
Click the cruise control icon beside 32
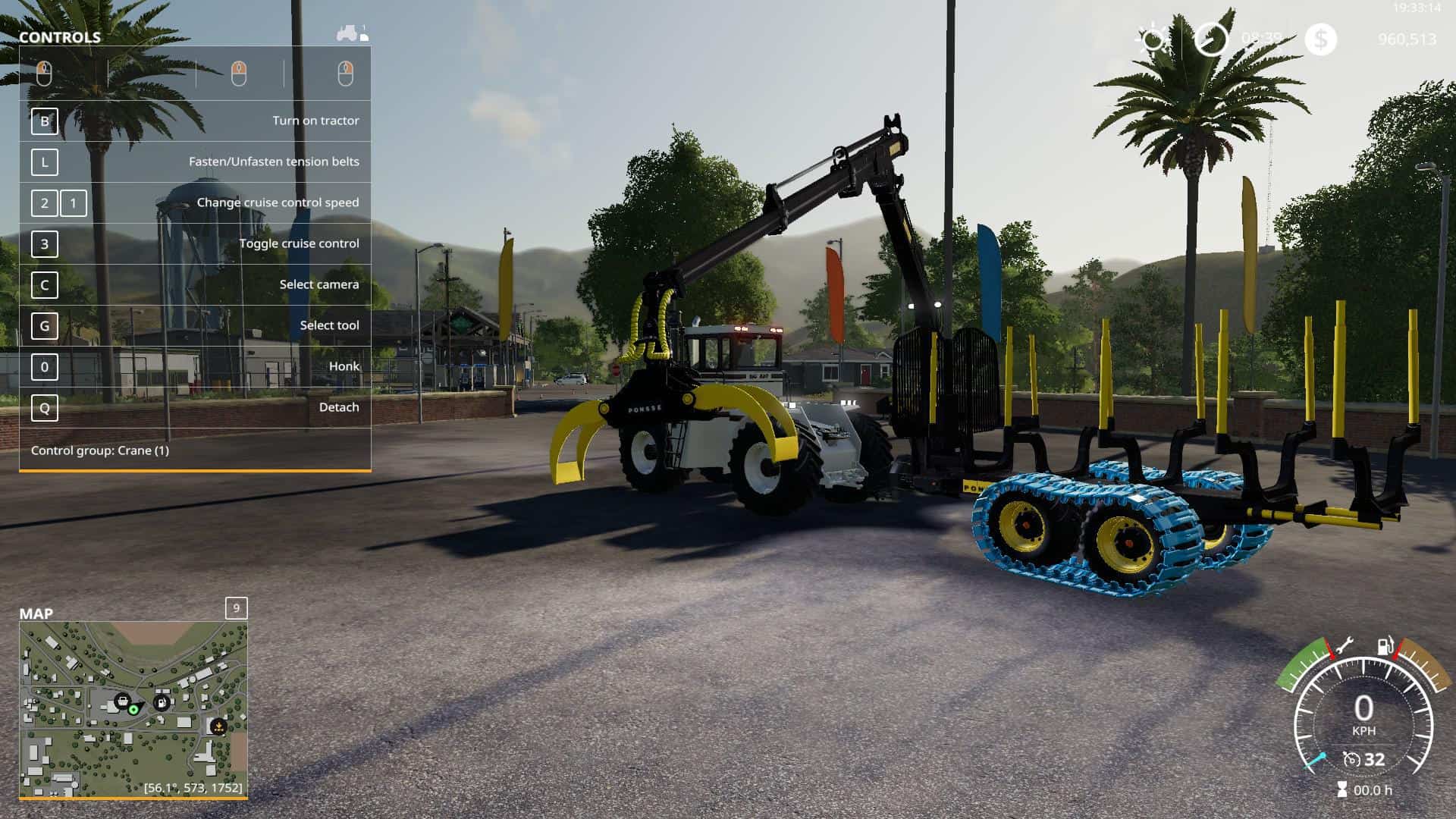pyautogui.click(x=1351, y=759)
